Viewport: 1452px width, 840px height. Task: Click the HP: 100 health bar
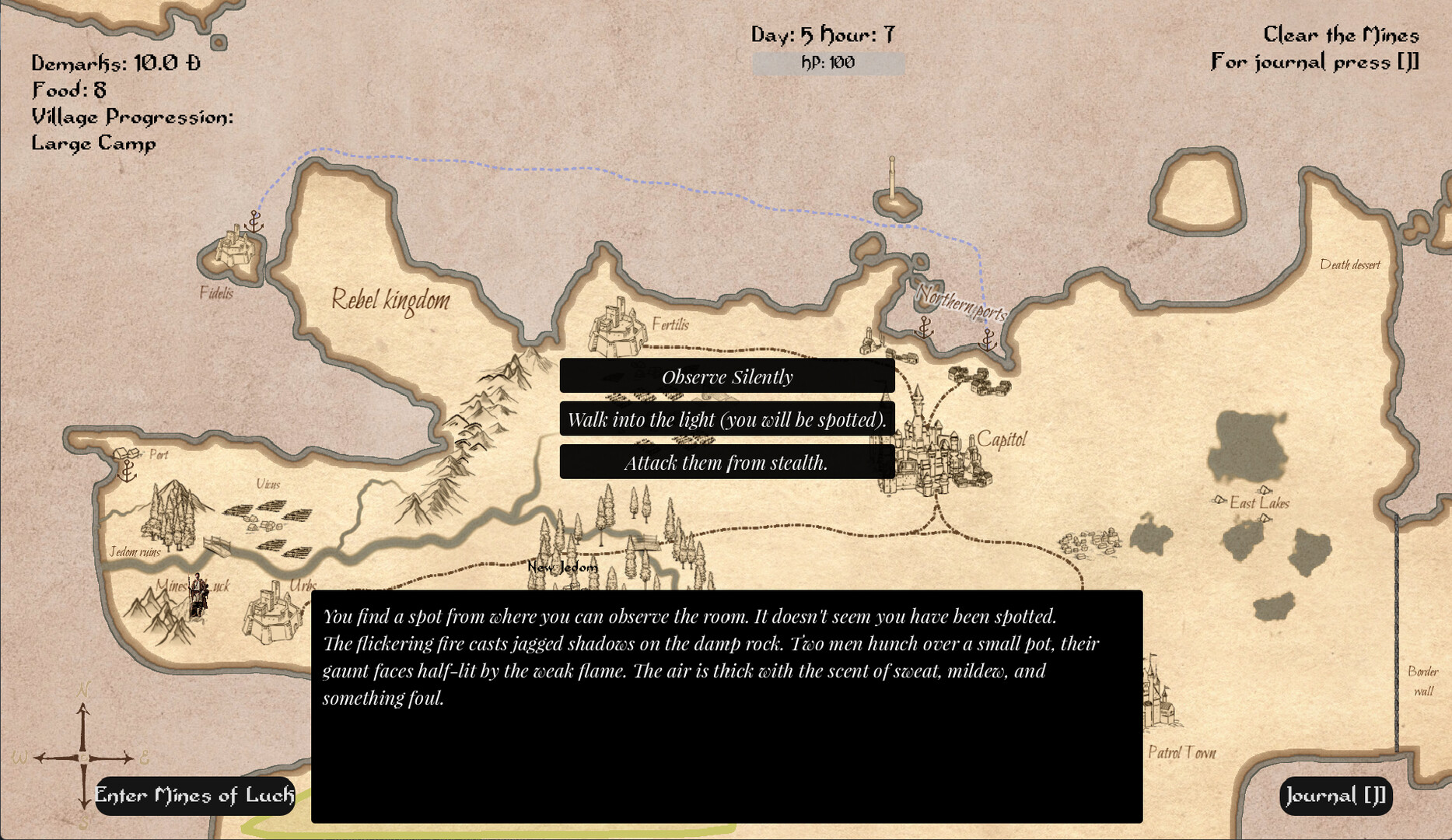pos(826,64)
